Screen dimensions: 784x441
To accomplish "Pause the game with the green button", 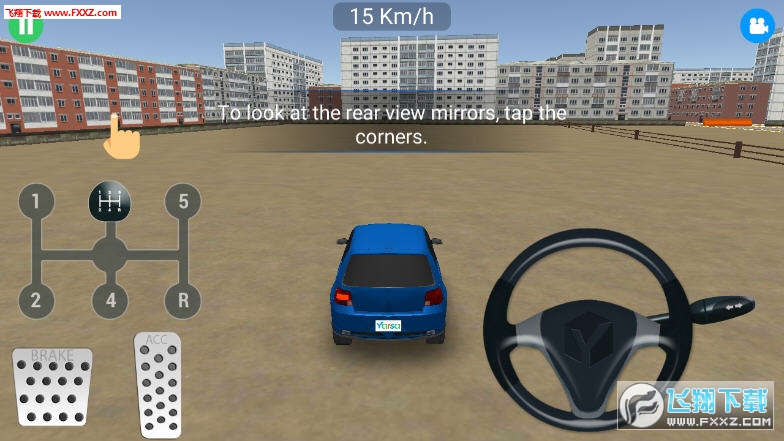I will pyautogui.click(x=25, y=24).
